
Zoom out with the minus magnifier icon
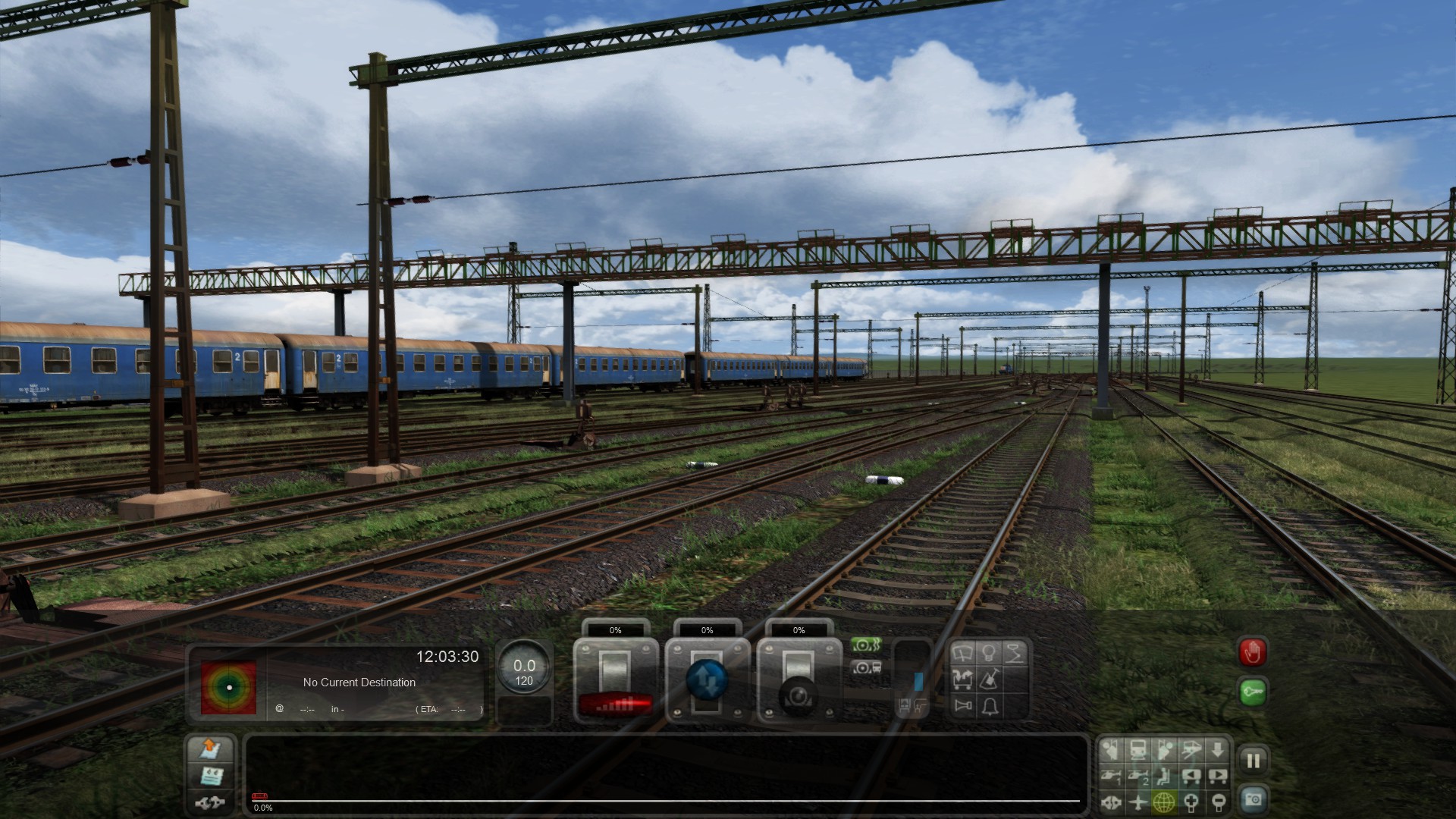tap(1217, 802)
